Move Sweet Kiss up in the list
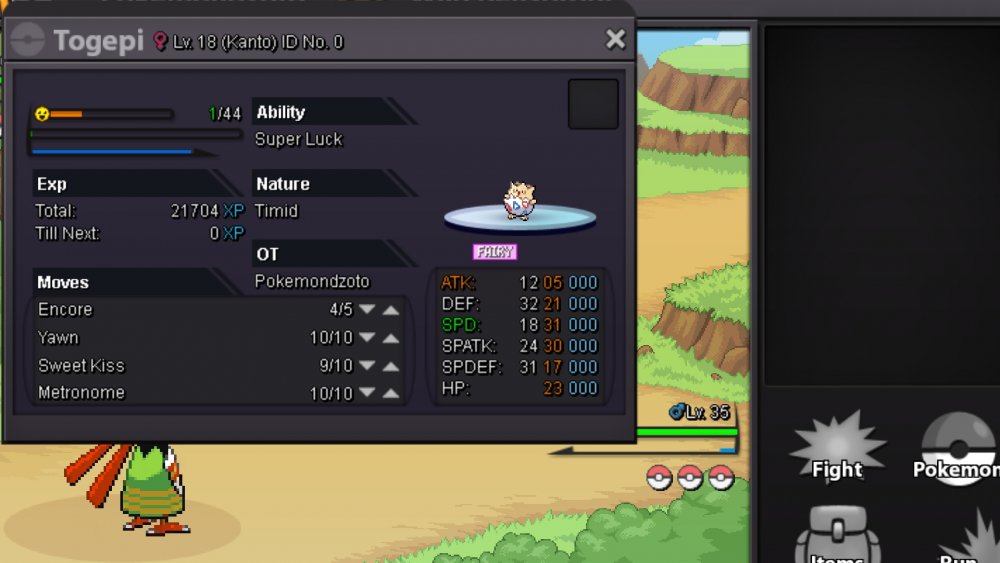Image resolution: width=1000 pixels, height=563 pixels. pos(391,366)
